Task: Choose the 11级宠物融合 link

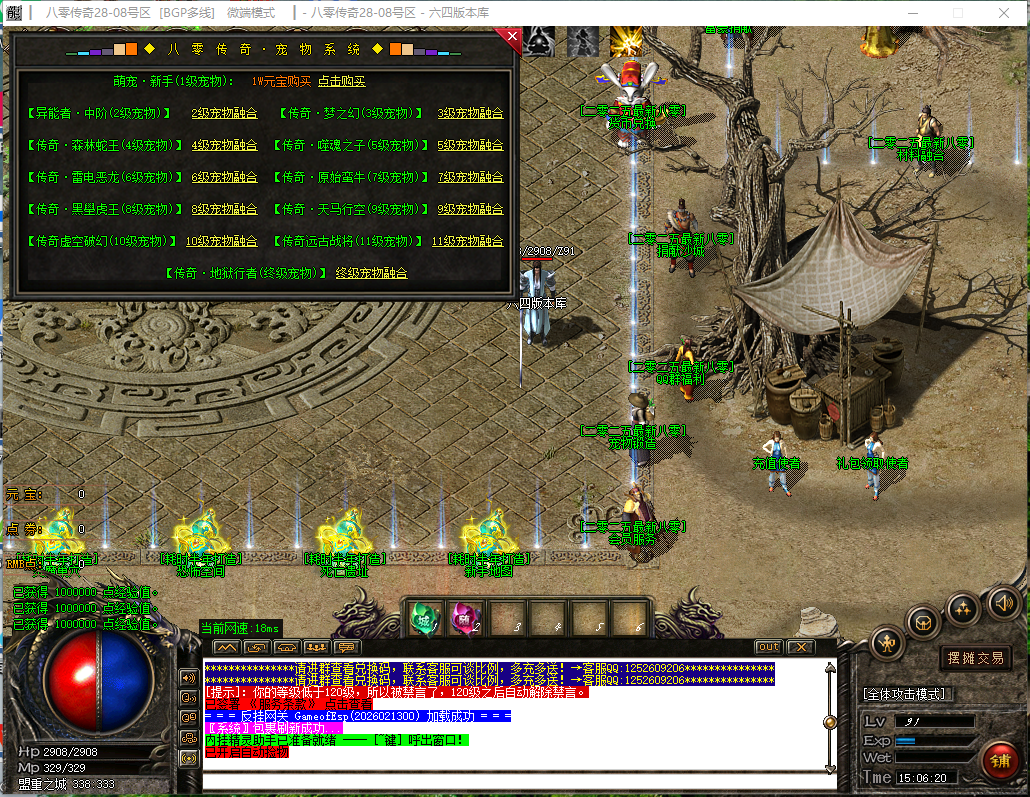Action: coord(467,242)
